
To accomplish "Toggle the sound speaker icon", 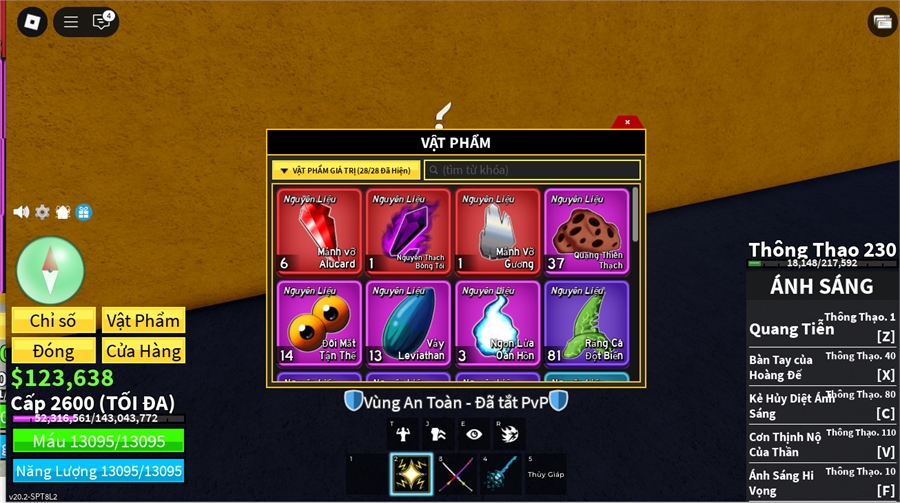I will (21, 212).
